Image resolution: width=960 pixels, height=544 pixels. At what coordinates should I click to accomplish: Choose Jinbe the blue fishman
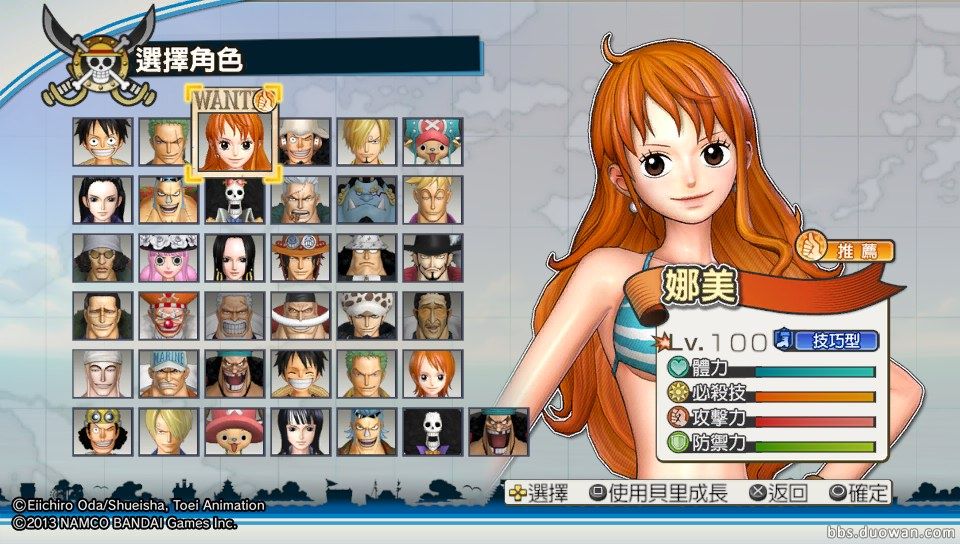[x=367, y=200]
